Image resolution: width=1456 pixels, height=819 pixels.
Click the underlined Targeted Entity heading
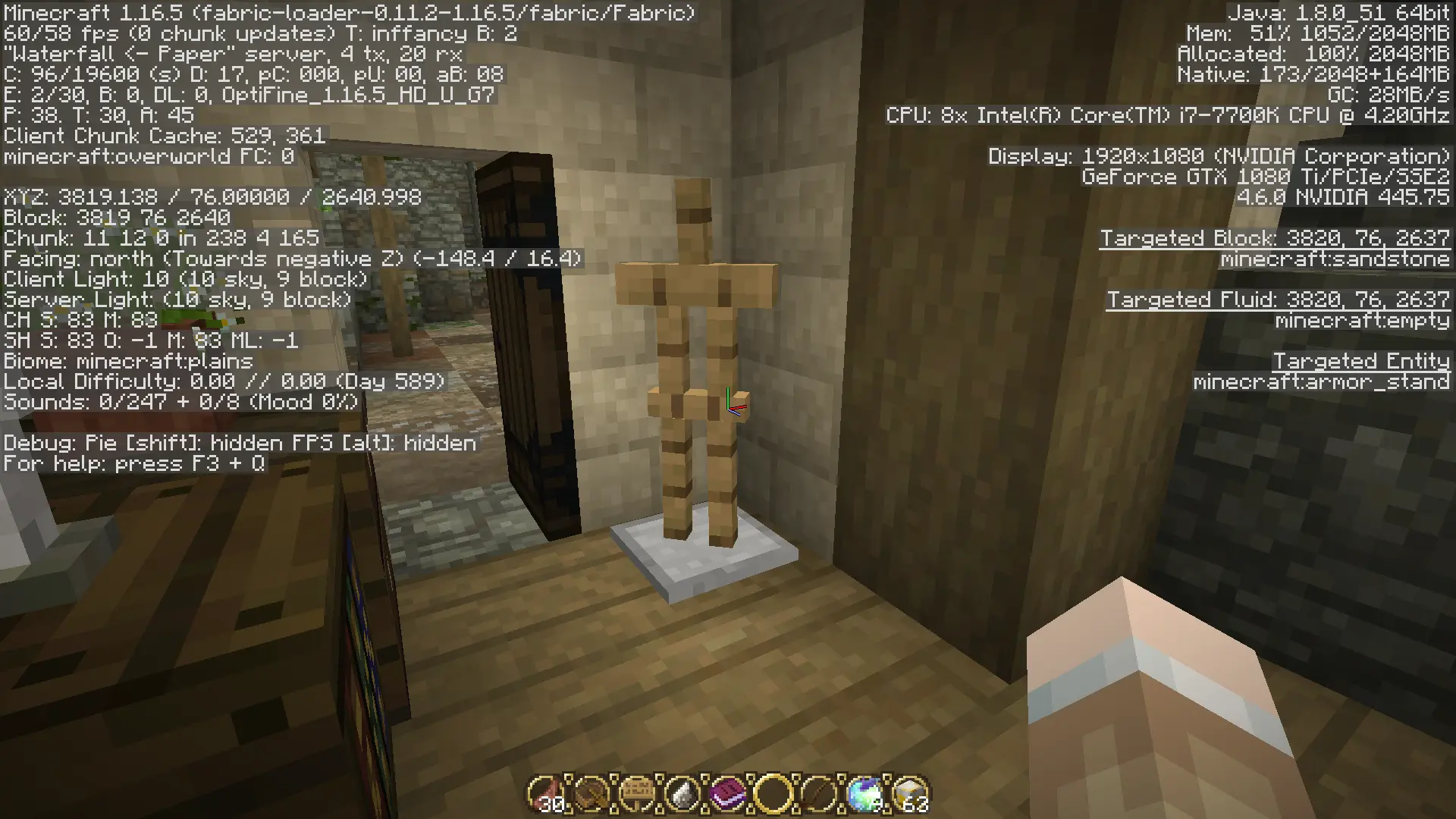pyautogui.click(x=1363, y=360)
